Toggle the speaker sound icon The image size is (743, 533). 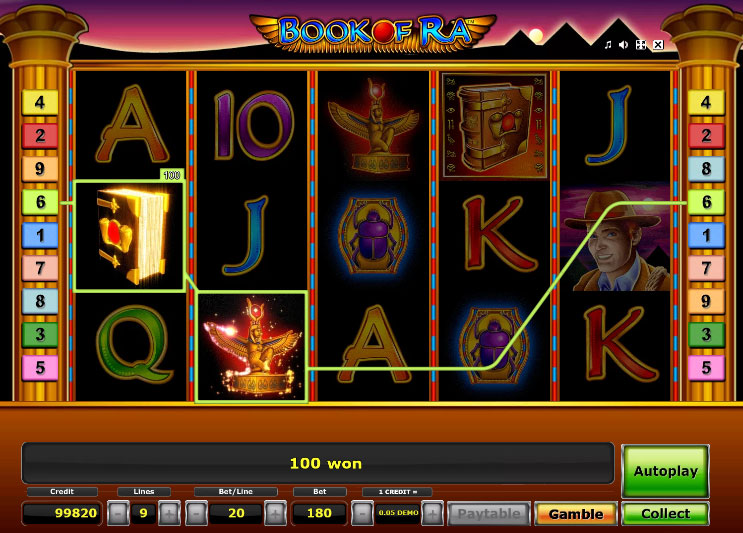[x=623, y=45]
